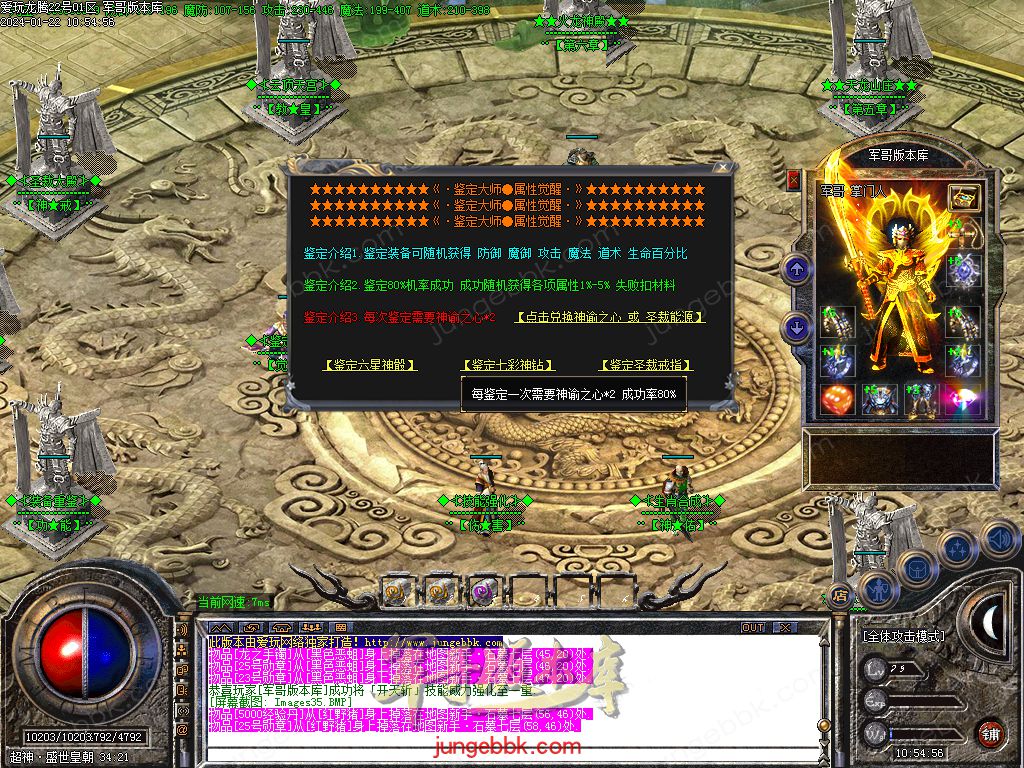Viewport: 1024px width, 768px height.
Task: Open the skills sparkle round button
Action: (x=957, y=548)
